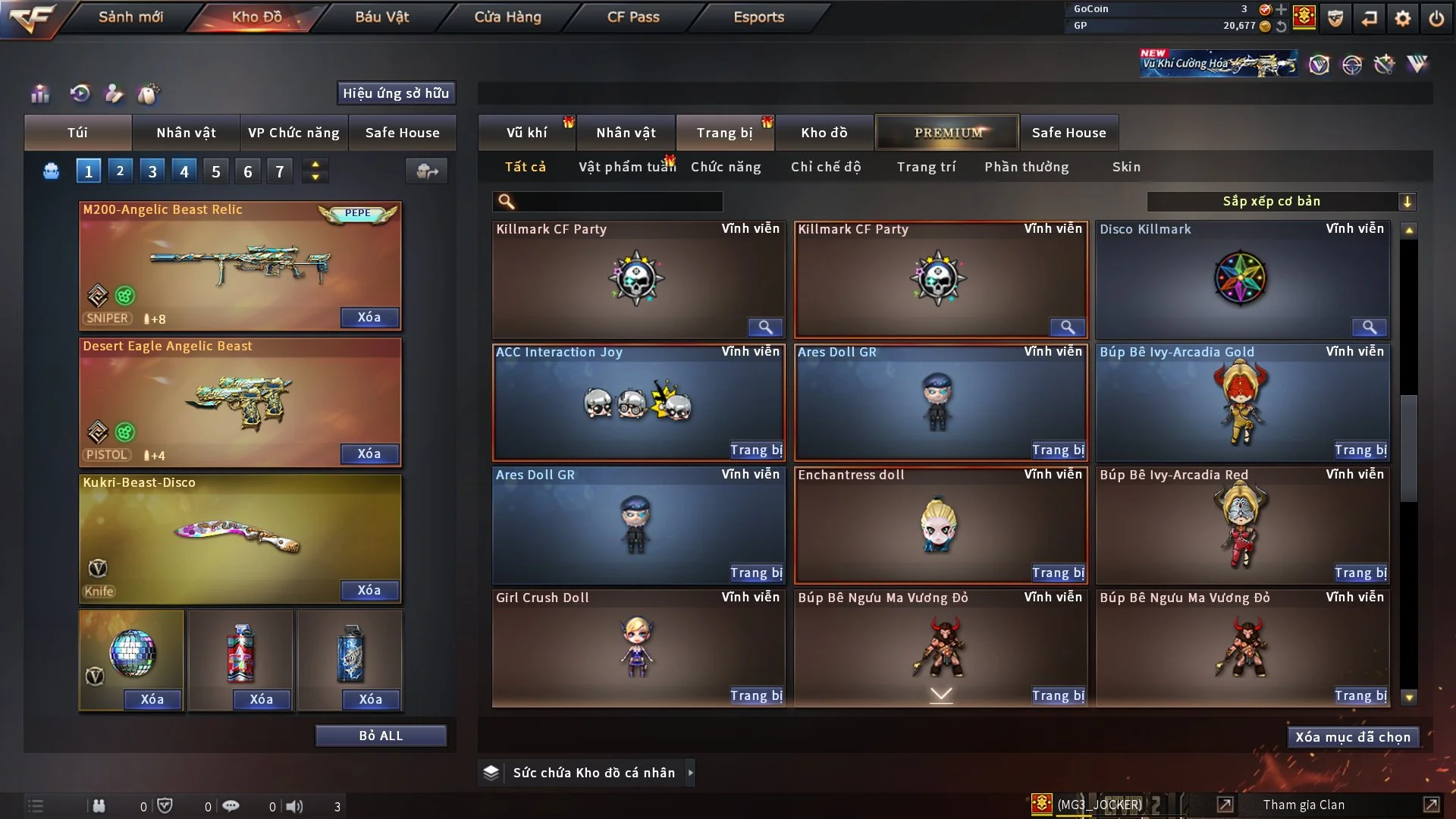Choose bag preset number 3

[152, 171]
